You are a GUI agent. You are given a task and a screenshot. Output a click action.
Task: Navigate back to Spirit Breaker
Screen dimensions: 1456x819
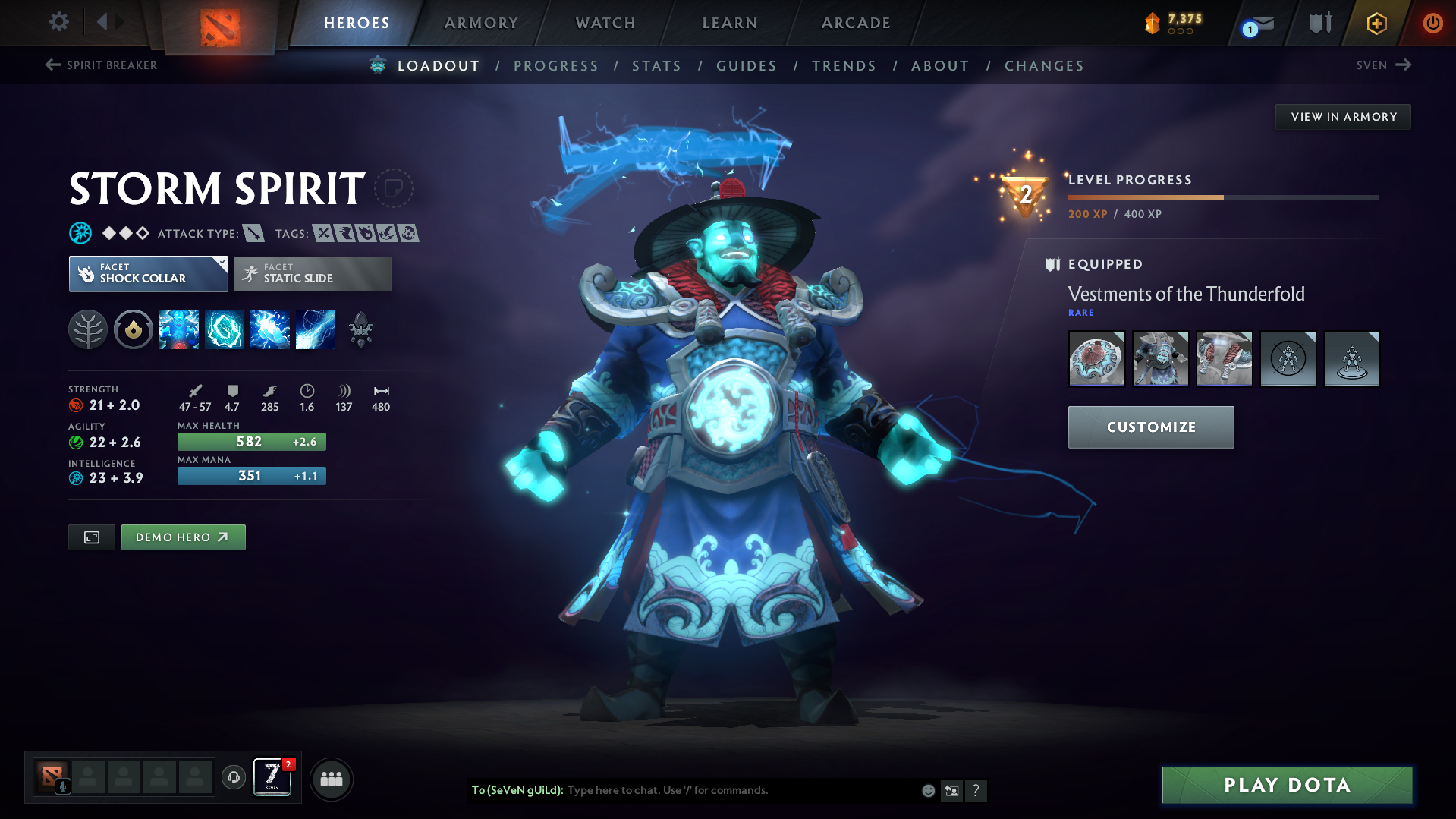[101, 65]
